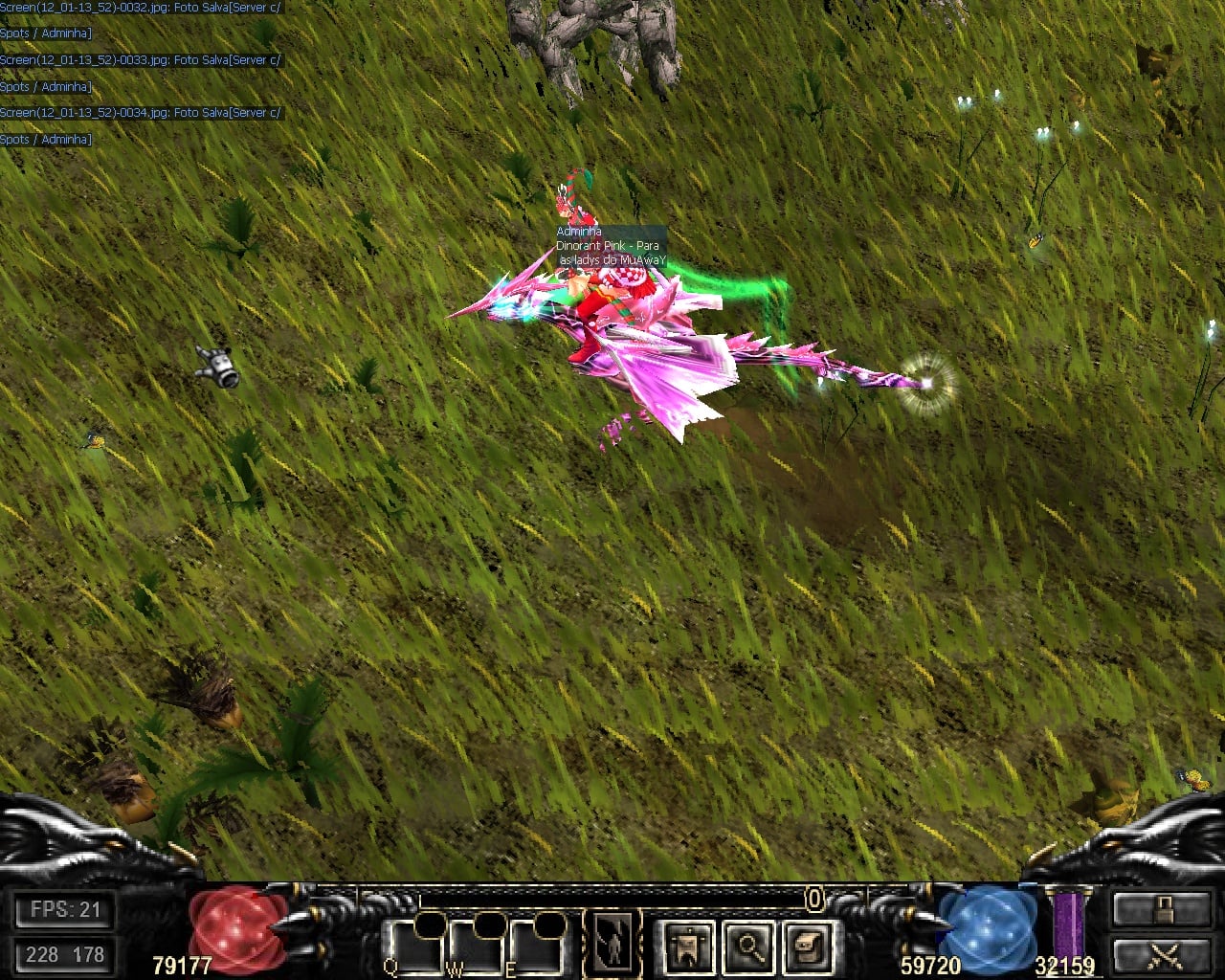Pick the E hotkey item slot
Viewport: 1225px width, 980px height.
click(536, 947)
